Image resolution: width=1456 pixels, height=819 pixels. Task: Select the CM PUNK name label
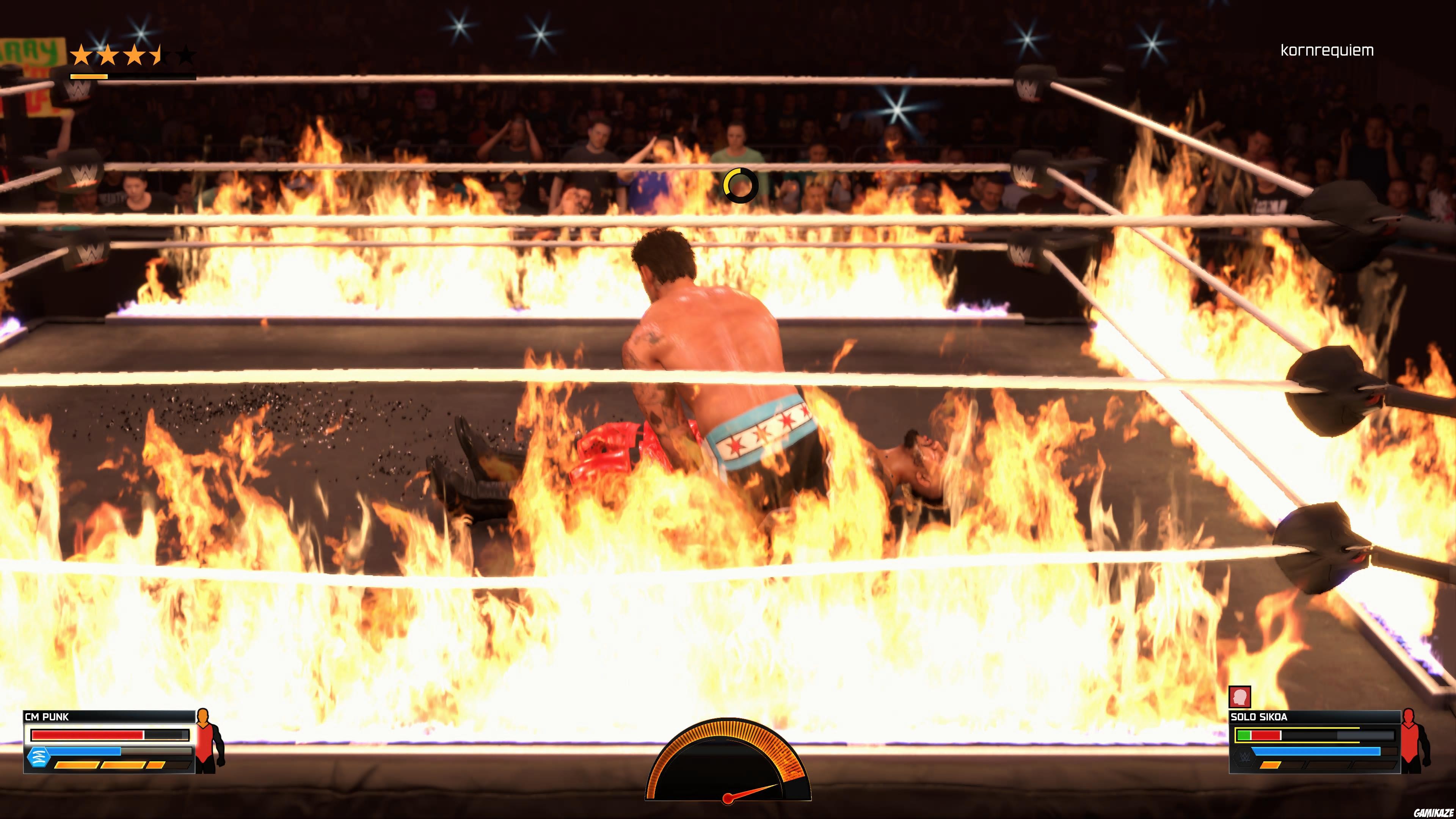click(x=46, y=718)
